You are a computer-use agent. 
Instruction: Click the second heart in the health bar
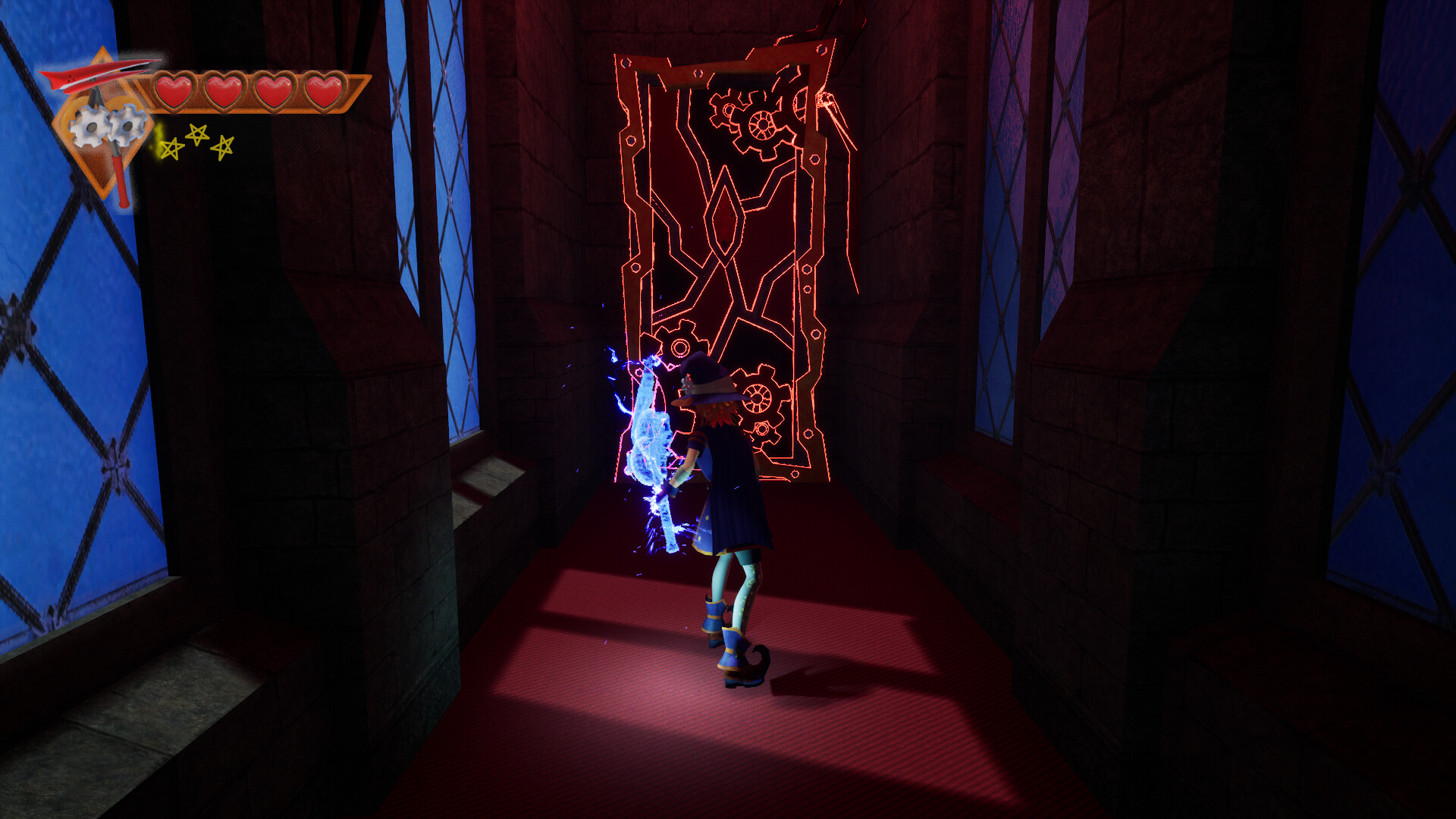(x=222, y=89)
